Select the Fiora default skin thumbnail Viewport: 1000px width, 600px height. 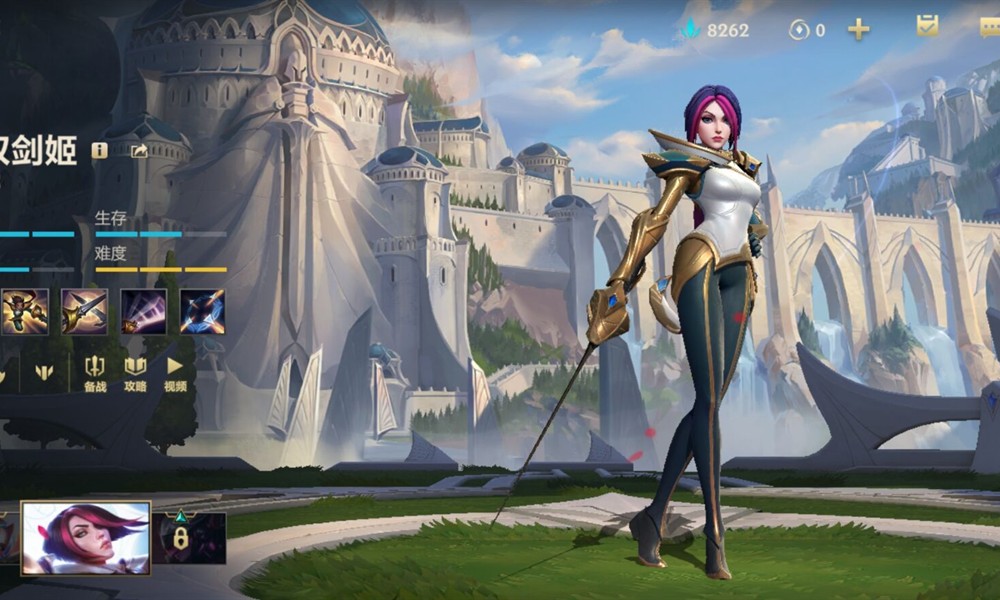point(86,538)
